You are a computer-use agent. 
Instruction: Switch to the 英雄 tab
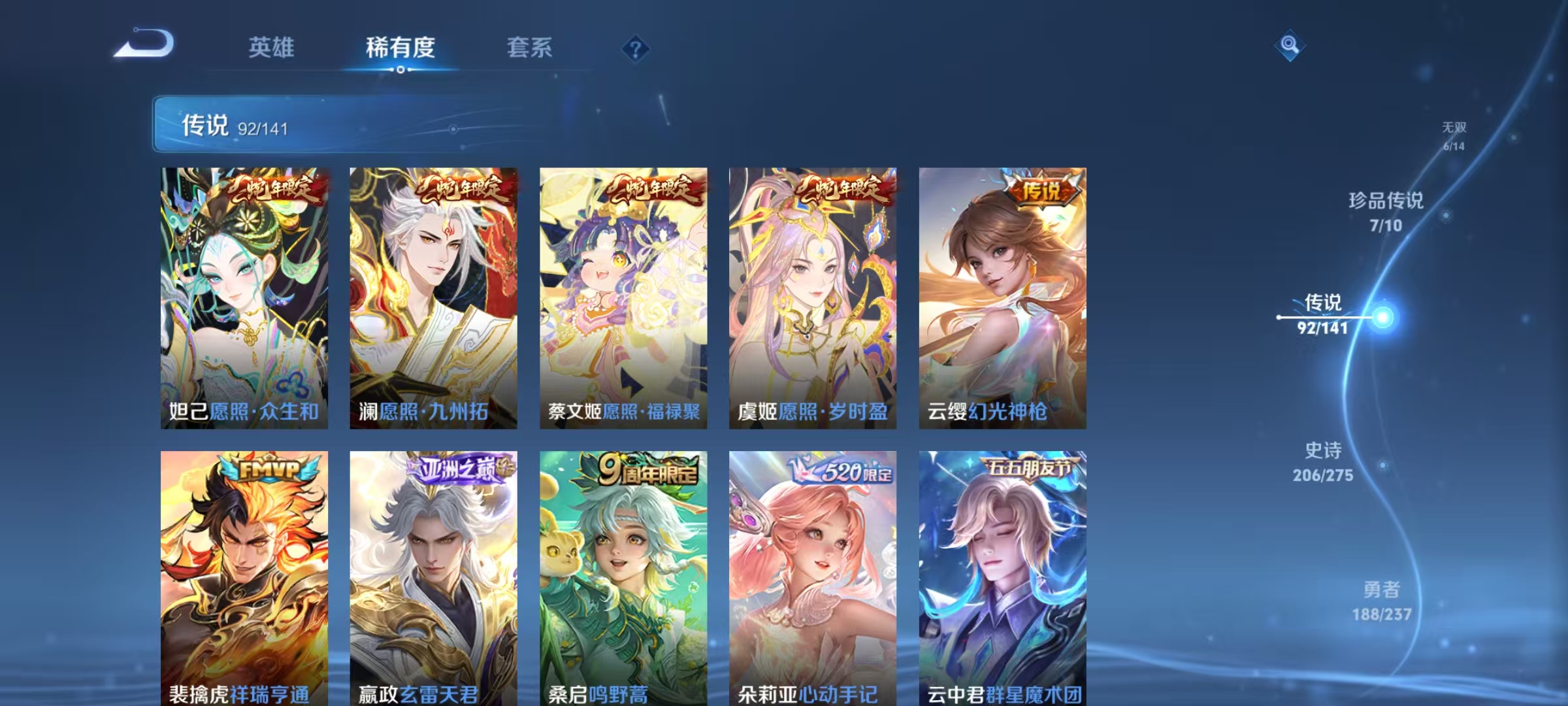(272, 47)
